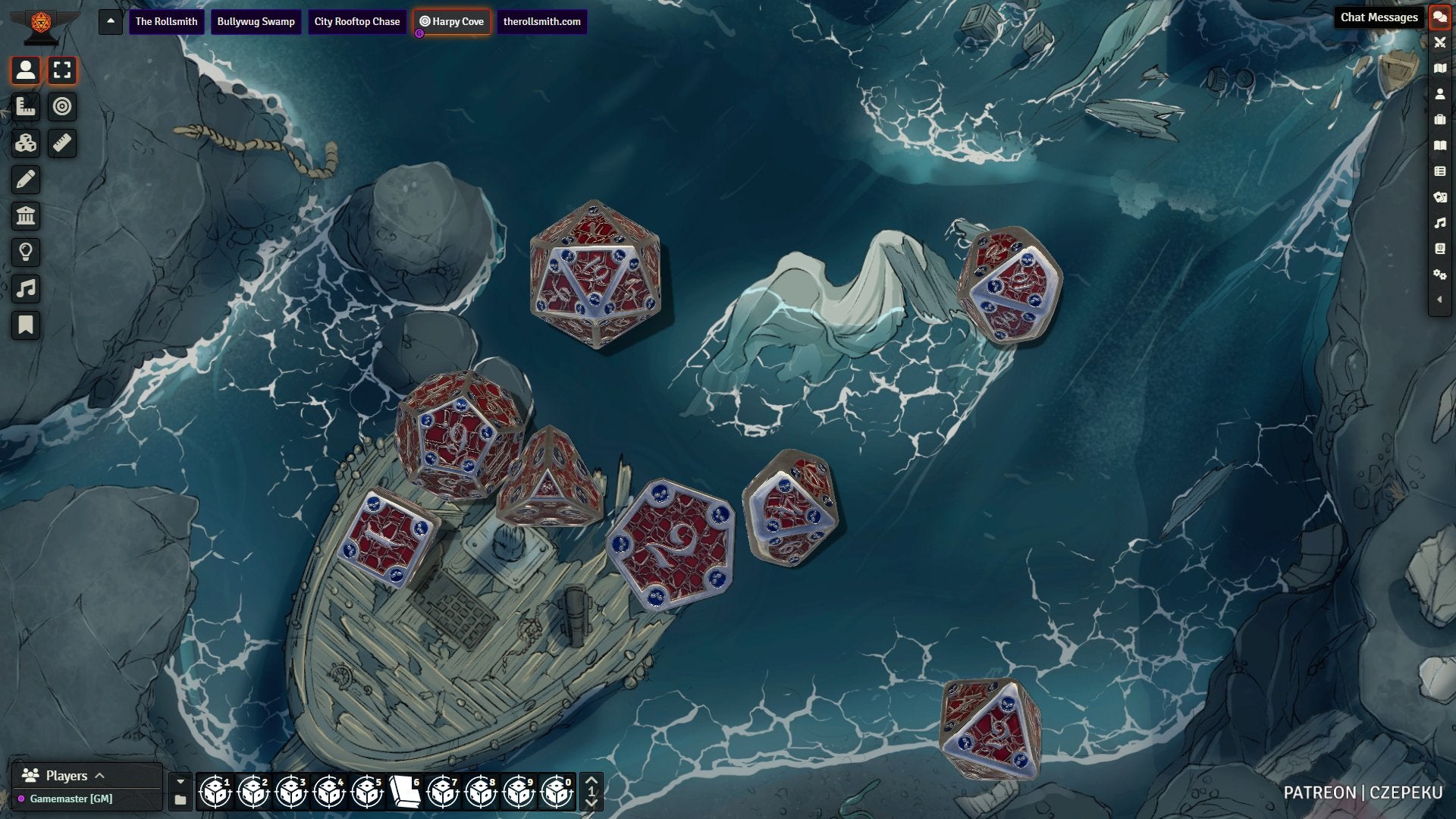
Task: Open the Journal Notes bookmark tool
Action: pyautogui.click(x=26, y=325)
